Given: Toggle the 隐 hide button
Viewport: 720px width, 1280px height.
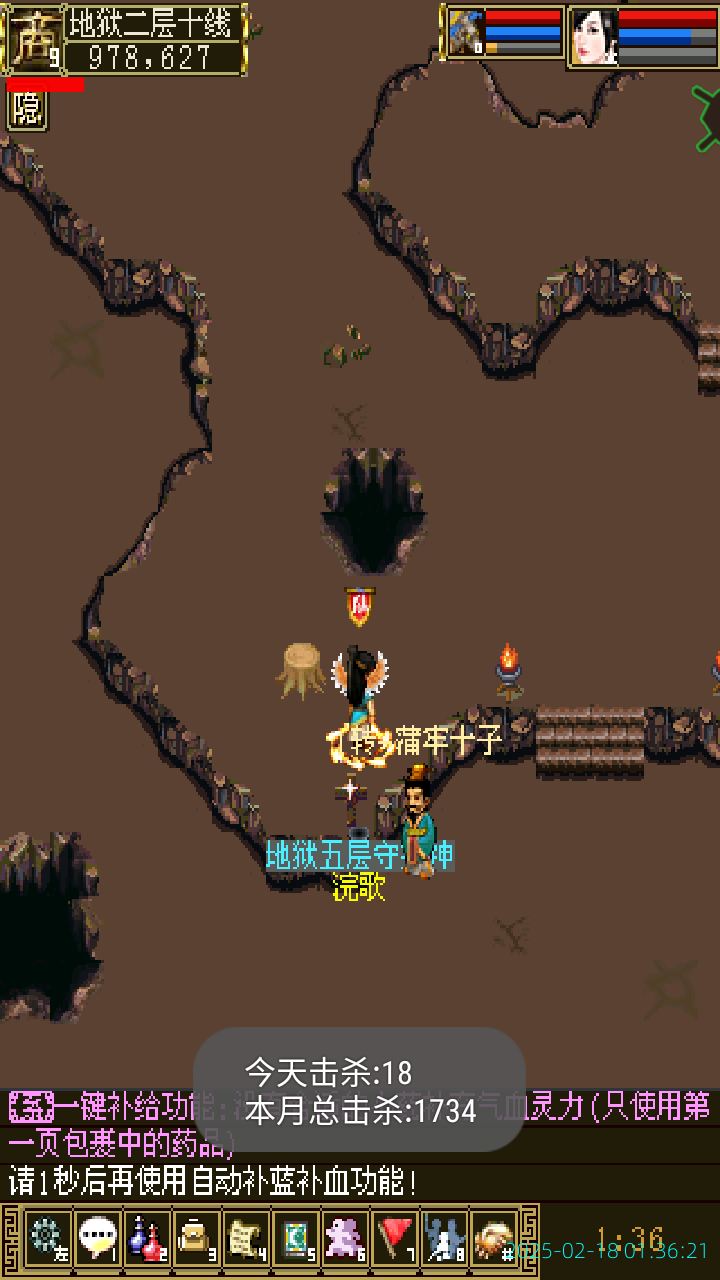Looking at the screenshot, I should [x=27, y=109].
